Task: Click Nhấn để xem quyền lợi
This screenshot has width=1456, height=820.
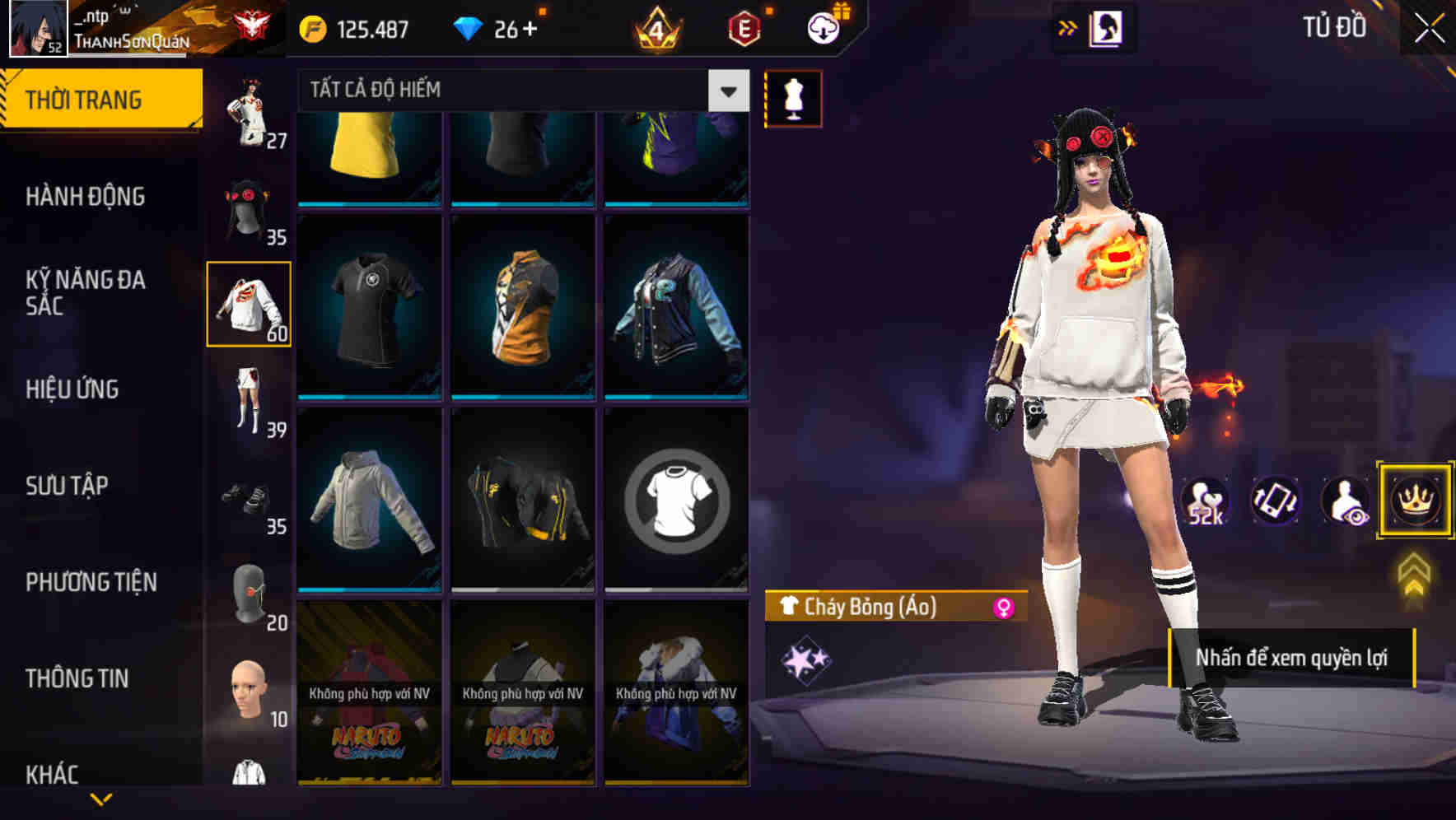Action: click(x=1293, y=659)
